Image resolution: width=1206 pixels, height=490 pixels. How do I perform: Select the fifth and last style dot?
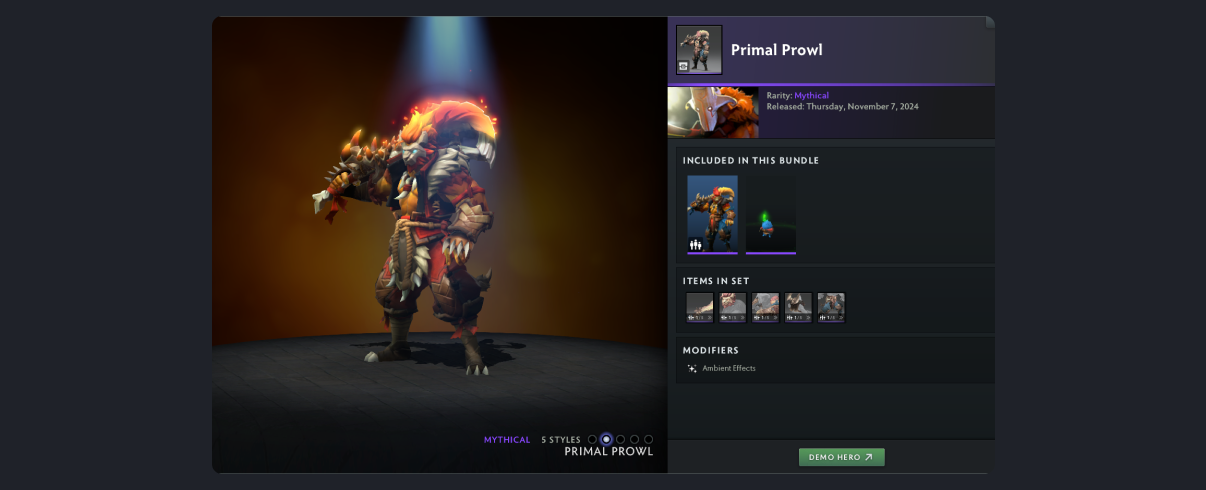tap(648, 439)
